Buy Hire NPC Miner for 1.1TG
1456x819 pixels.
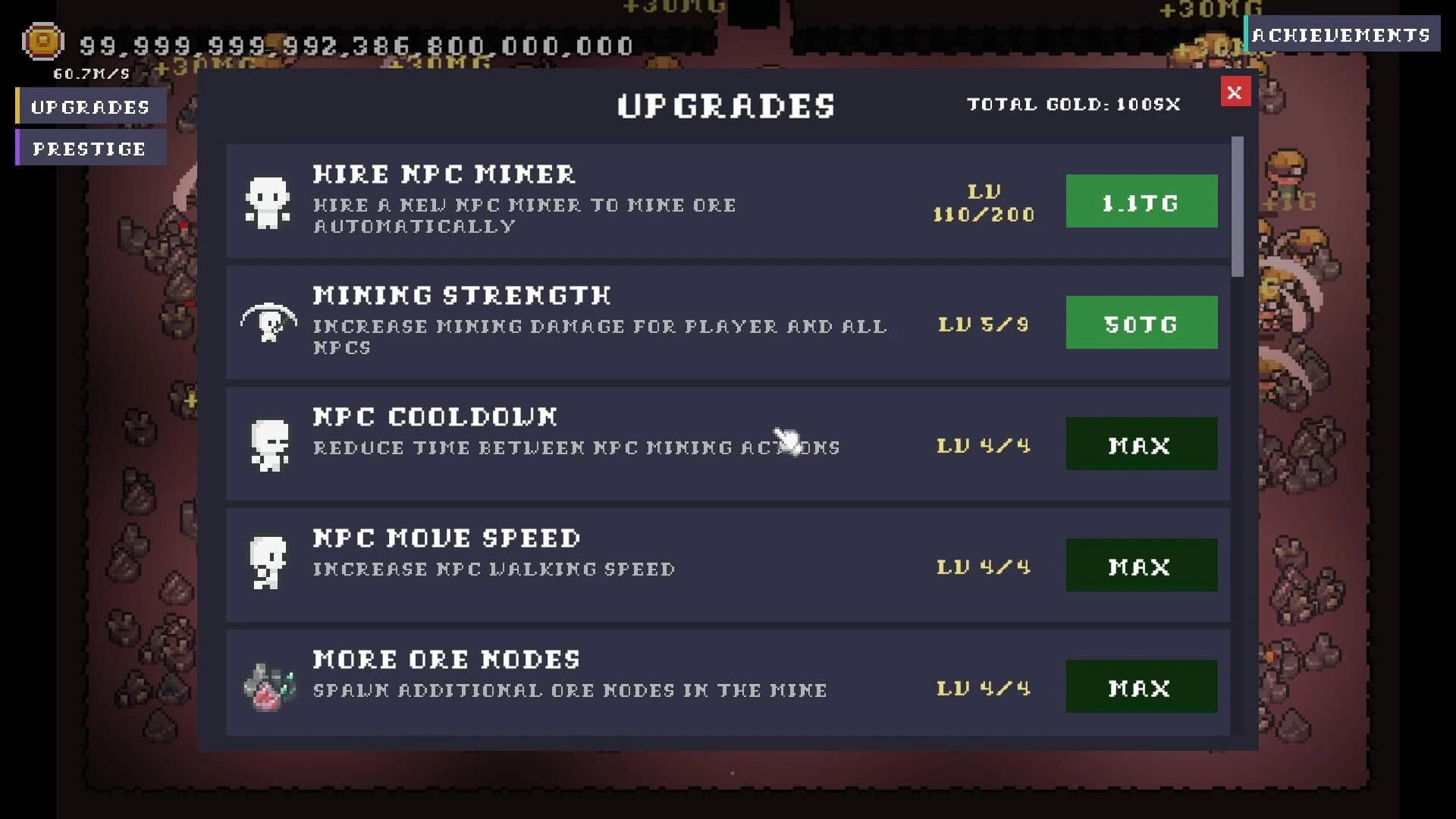(x=1141, y=202)
